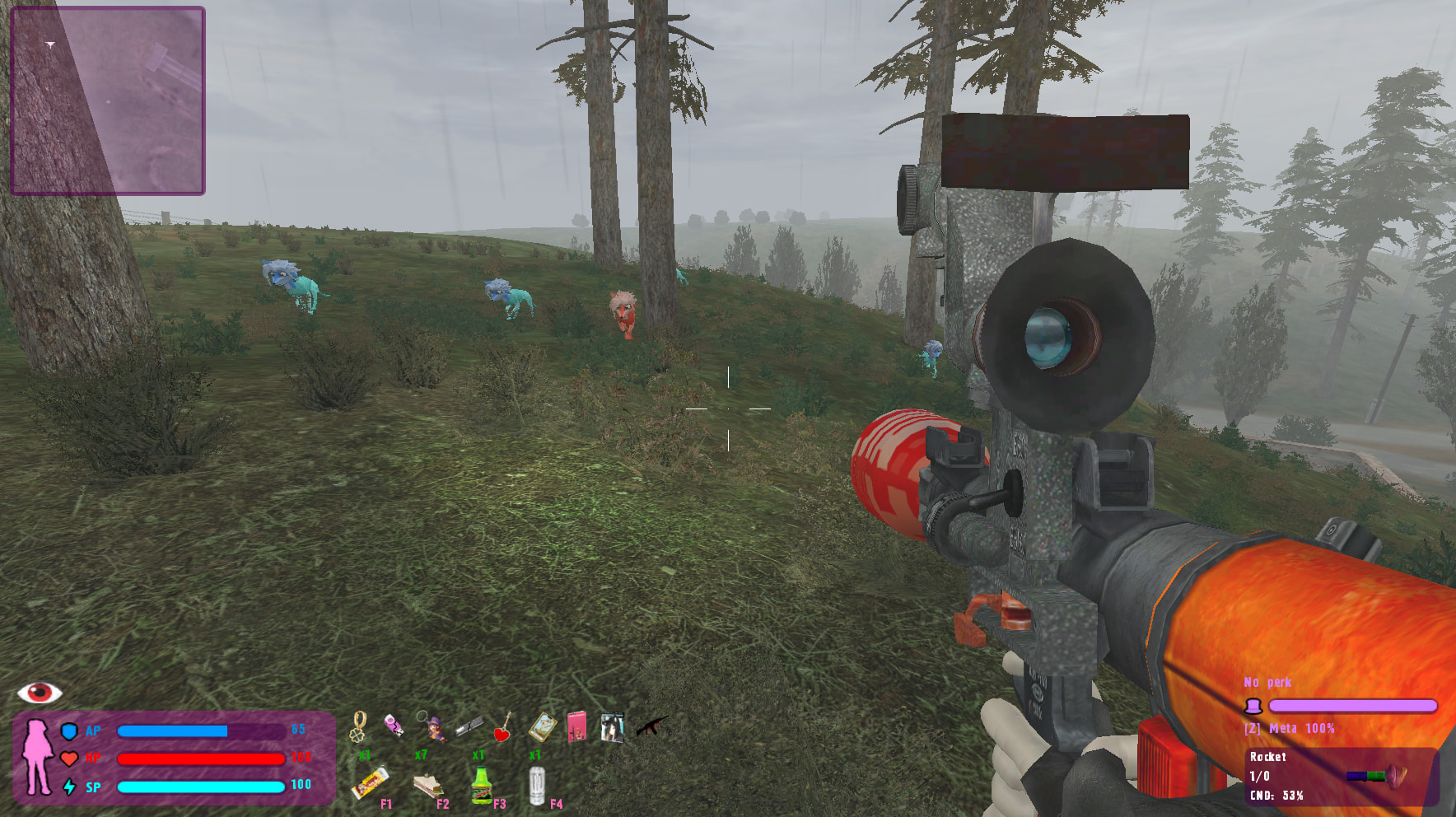Image resolution: width=1456 pixels, height=817 pixels.
Task: Click the purple top hat perk icon
Action: tap(1253, 706)
